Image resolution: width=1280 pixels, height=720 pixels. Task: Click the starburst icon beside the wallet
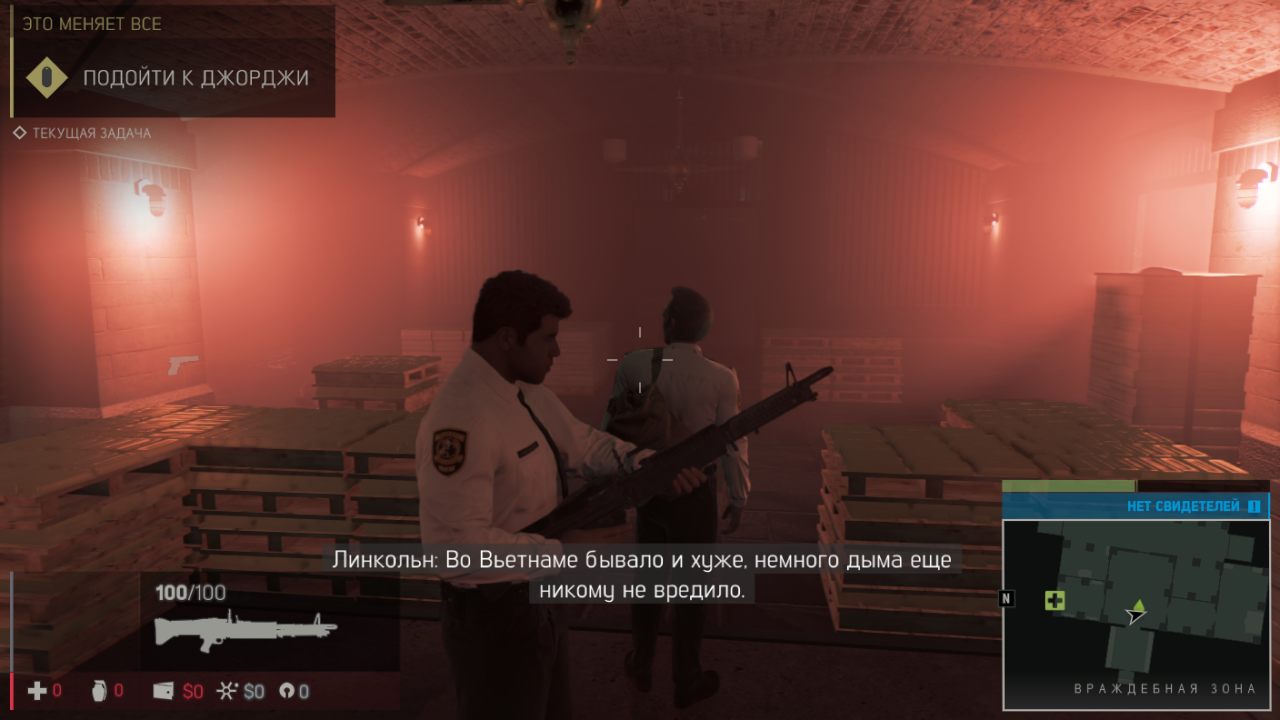click(x=228, y=691)
